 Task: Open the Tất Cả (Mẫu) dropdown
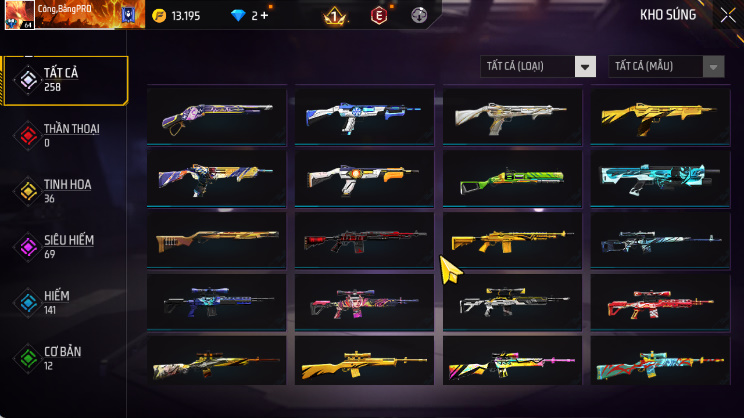[x=666, y=66]
